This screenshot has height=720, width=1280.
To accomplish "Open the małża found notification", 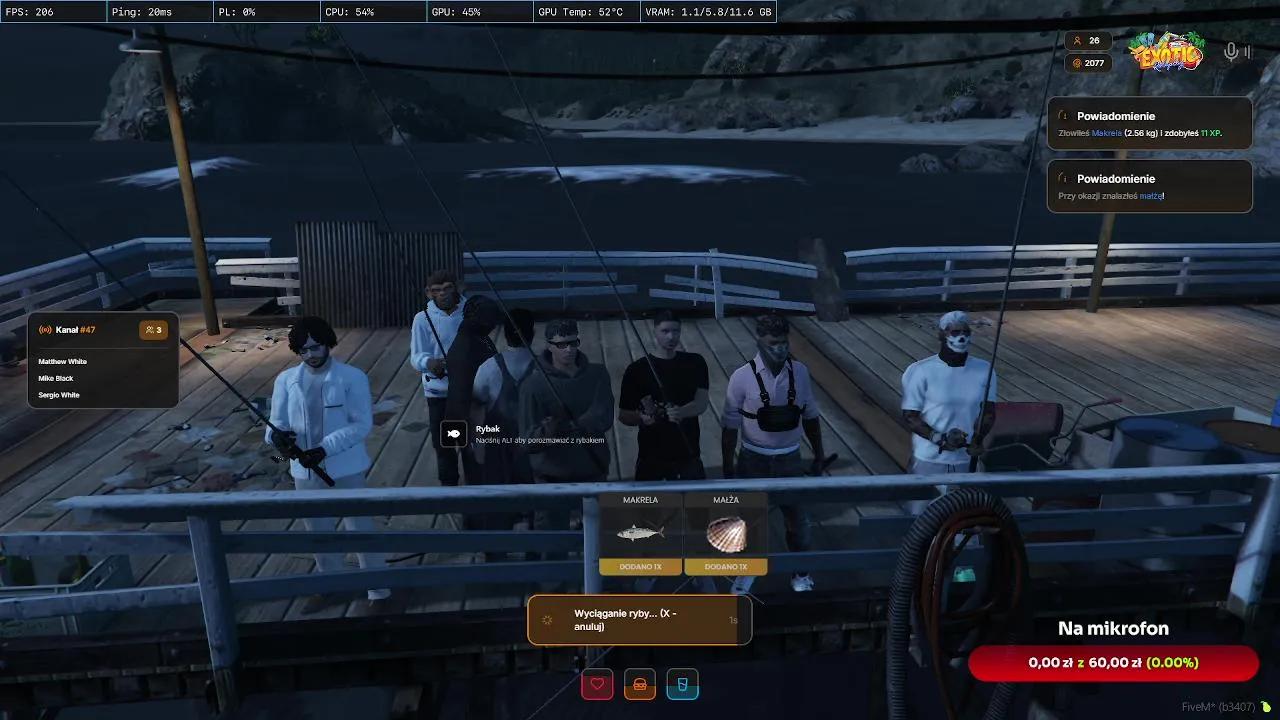I will point(1149,187).
